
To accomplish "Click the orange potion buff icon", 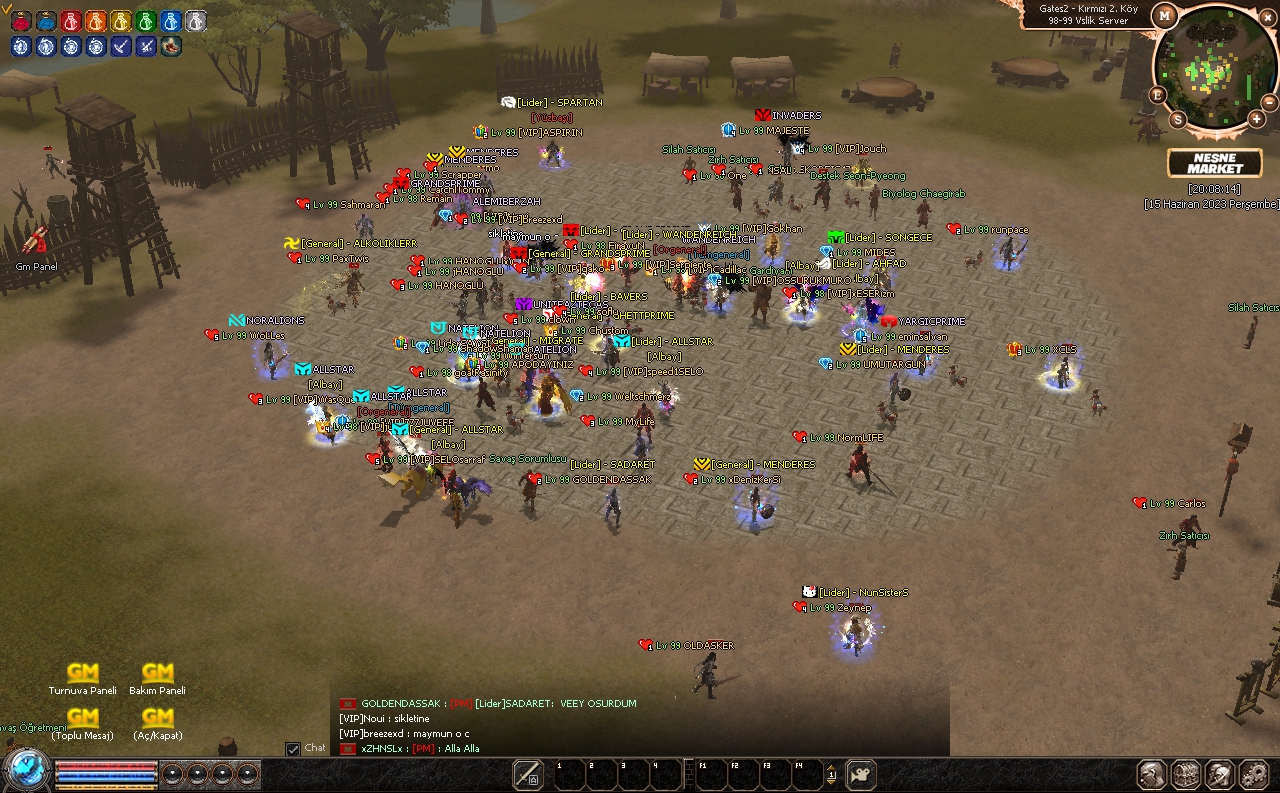I will coord(96,21).
